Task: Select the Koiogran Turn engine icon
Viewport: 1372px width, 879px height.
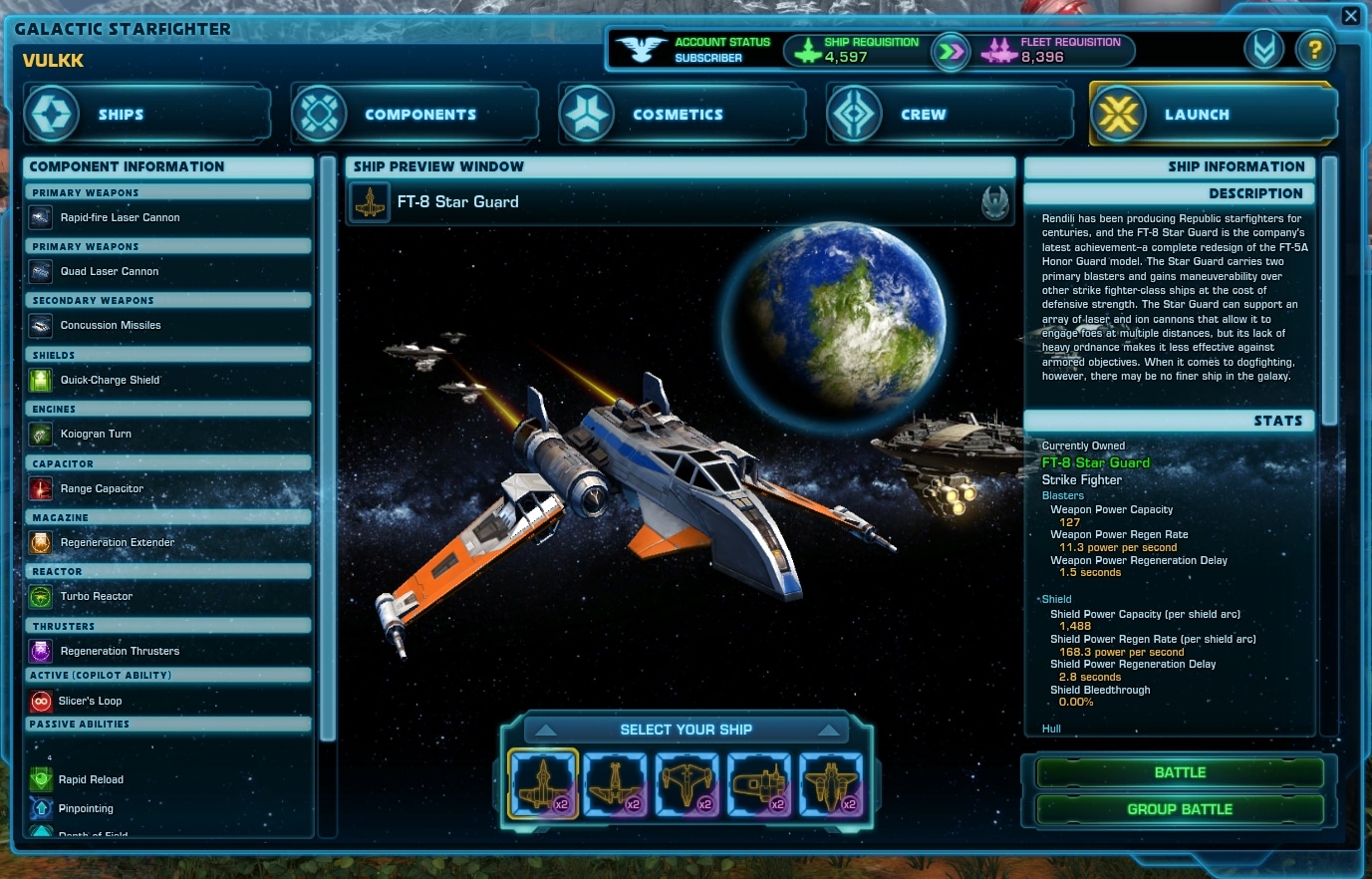Action: [41, 434]
